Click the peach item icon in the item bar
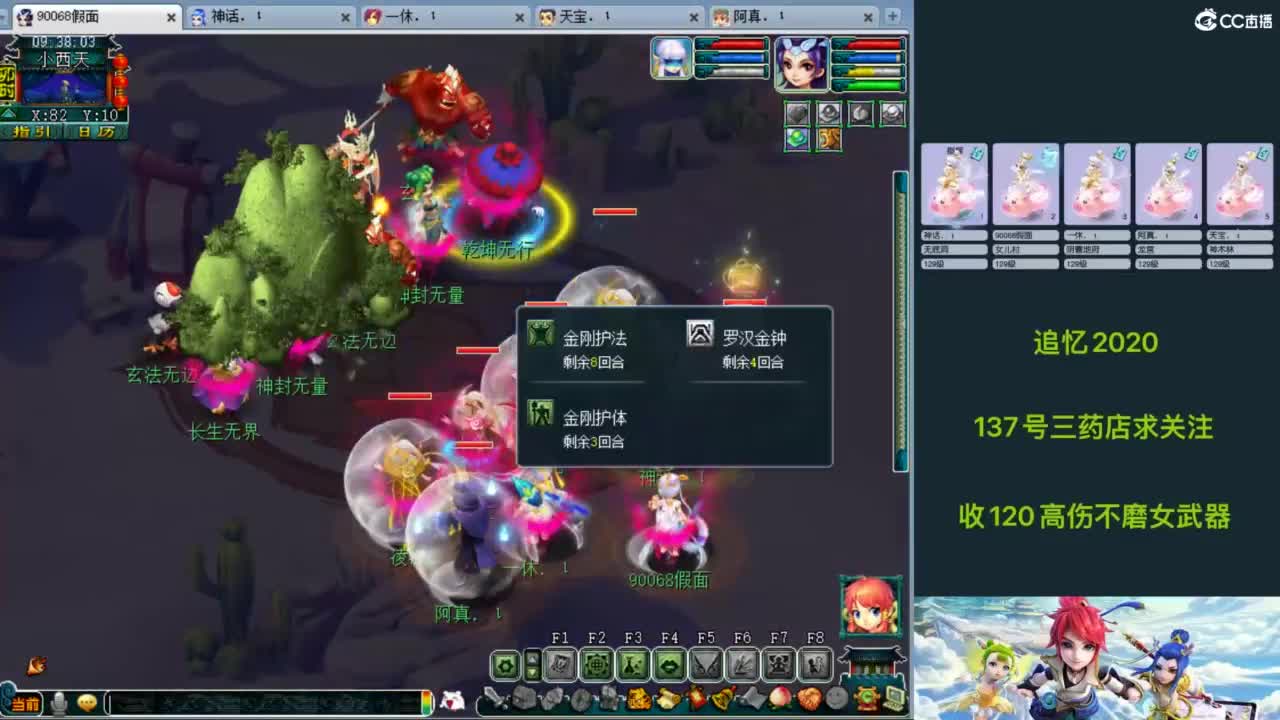The width and height of the screenshot is (1280, 720). 780,697
